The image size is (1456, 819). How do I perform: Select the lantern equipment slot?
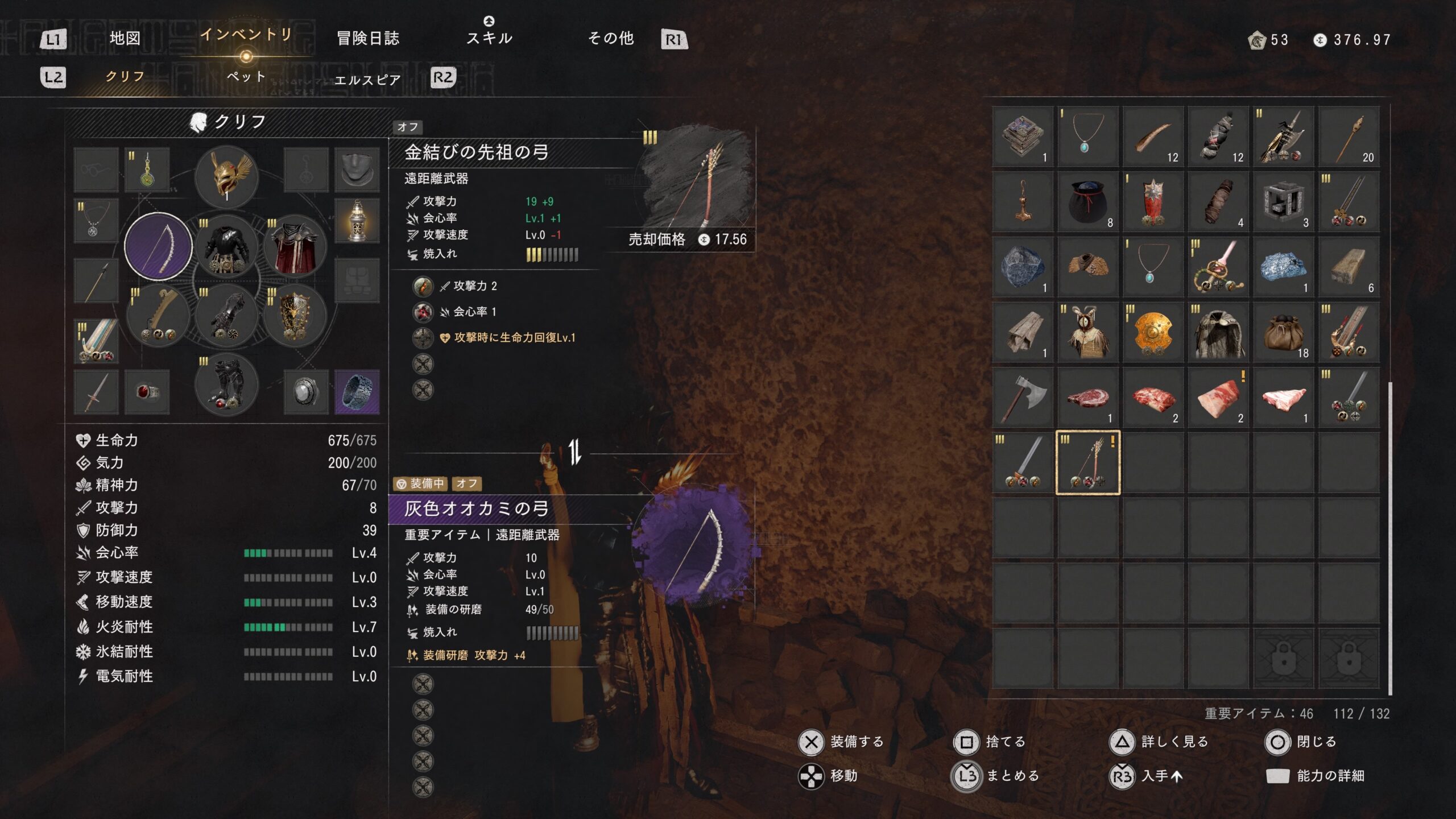point(357,220)
